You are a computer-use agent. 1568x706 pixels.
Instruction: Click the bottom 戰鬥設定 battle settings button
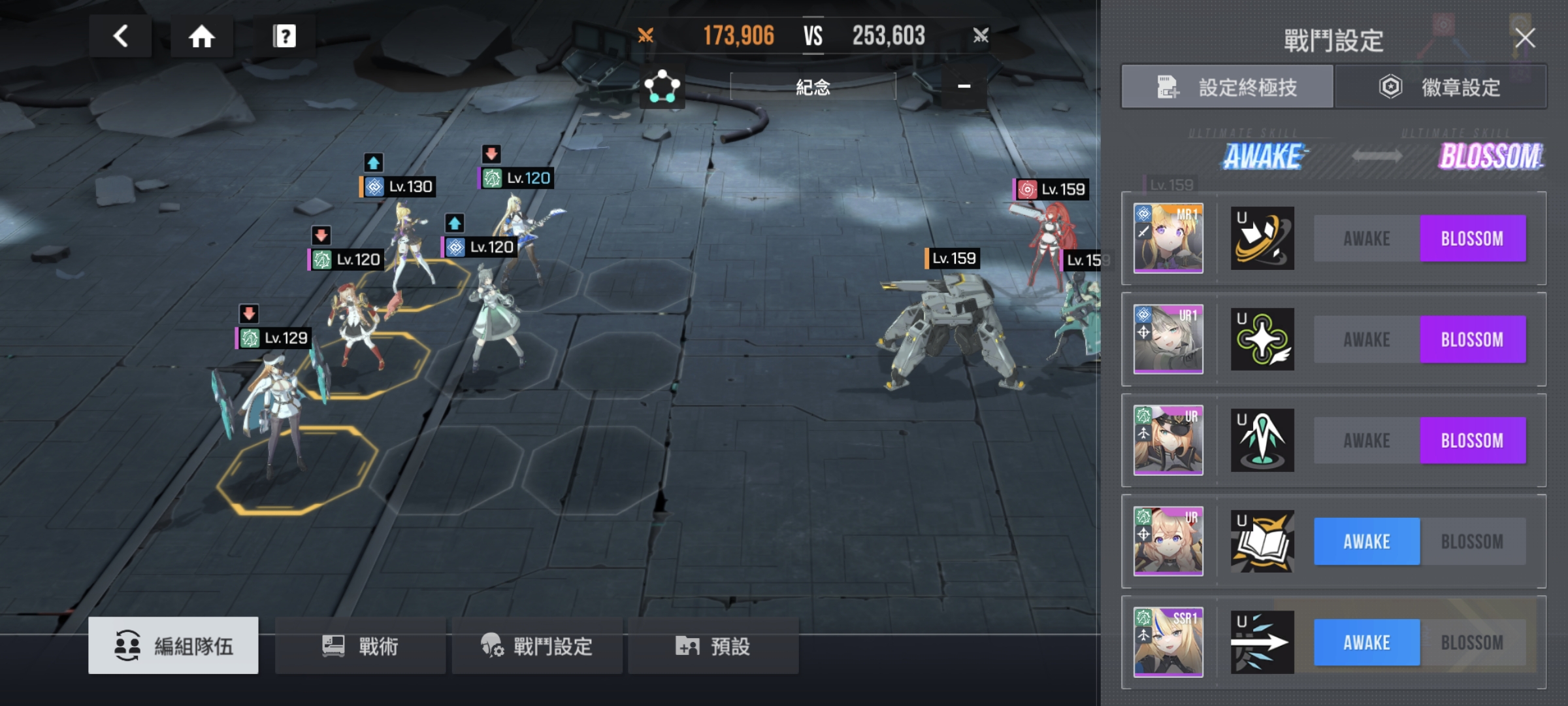pos(537,646)
